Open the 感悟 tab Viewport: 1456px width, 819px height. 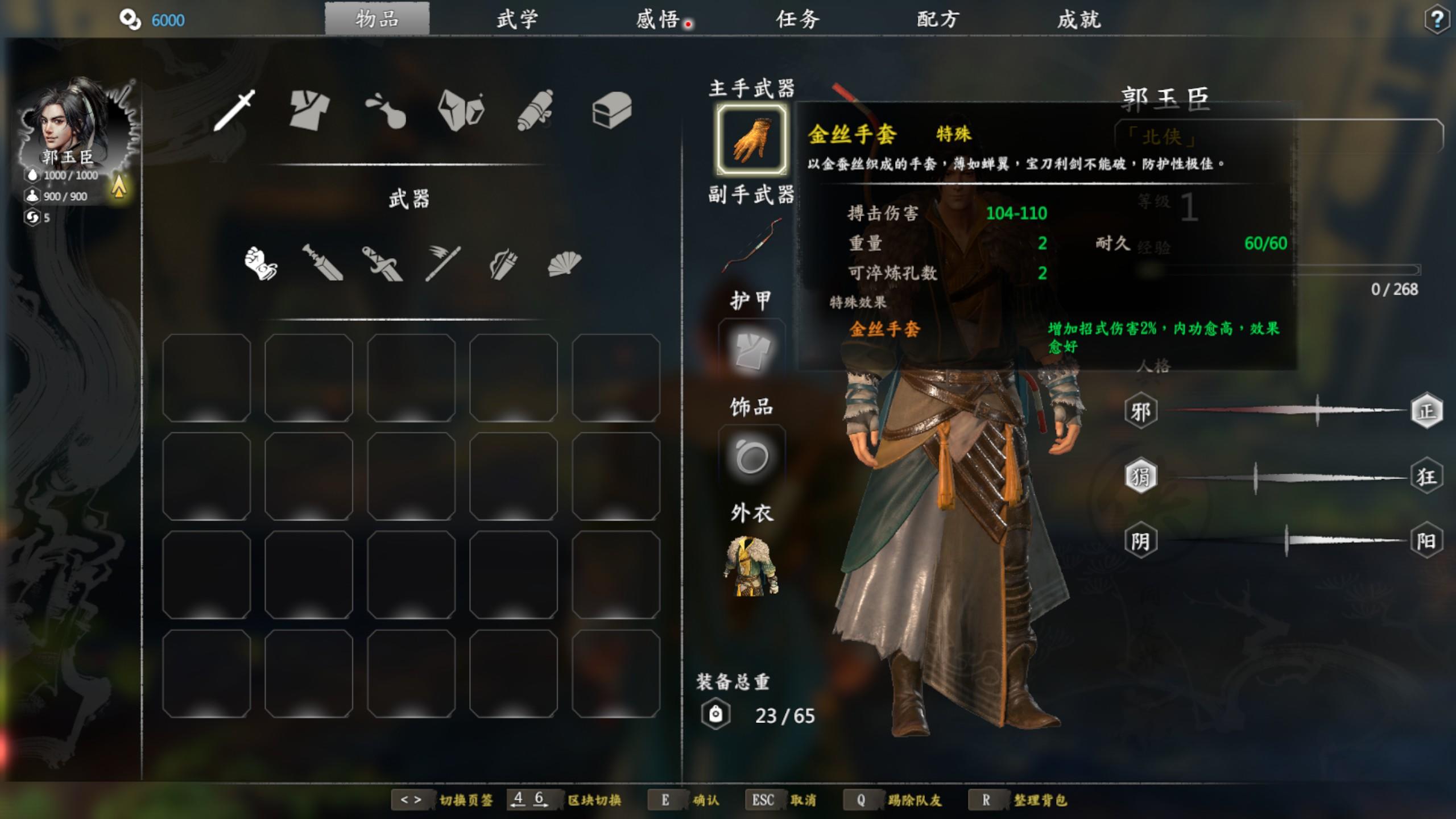click(658, 20)
